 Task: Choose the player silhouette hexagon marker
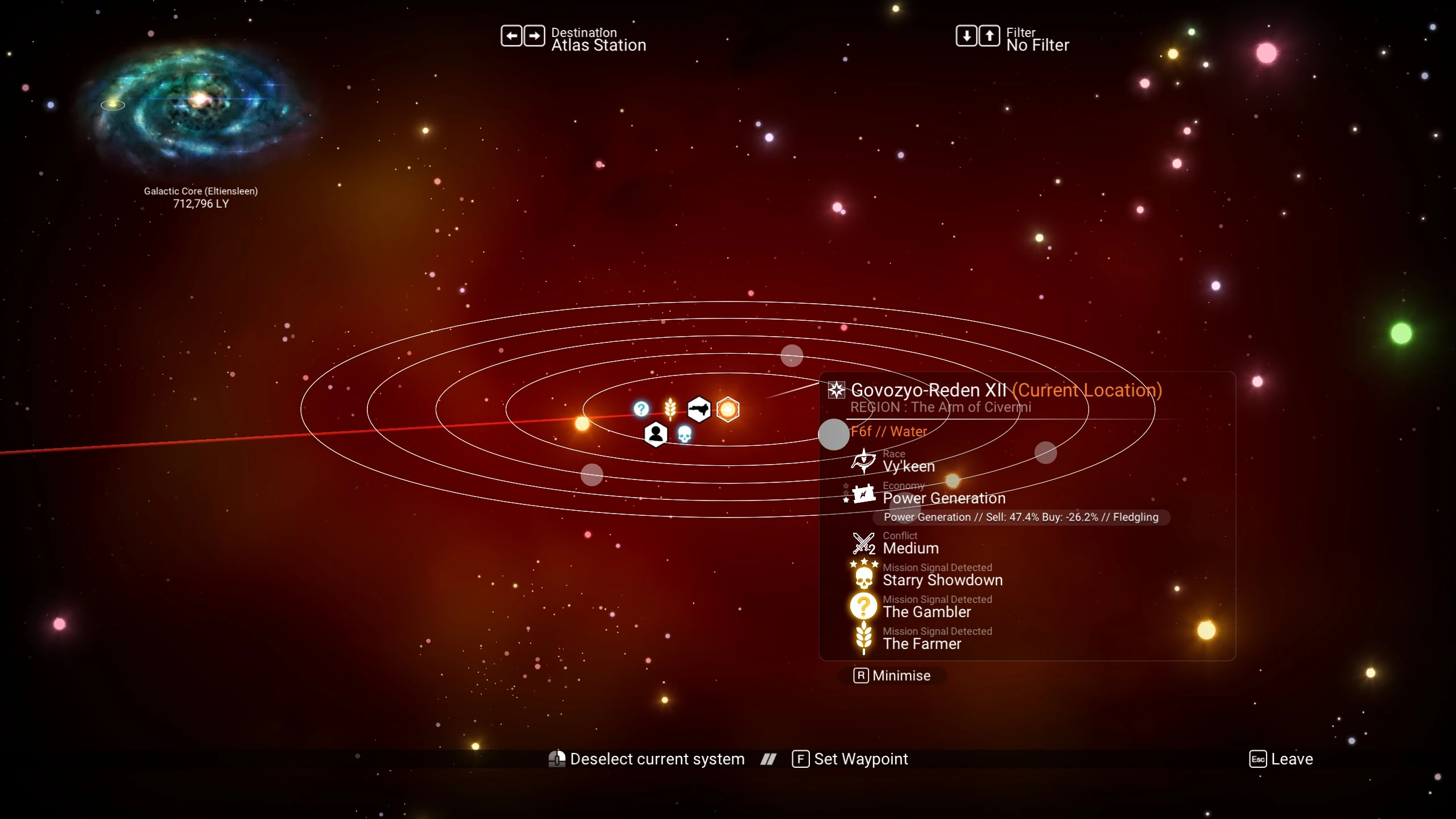(656, 435)
